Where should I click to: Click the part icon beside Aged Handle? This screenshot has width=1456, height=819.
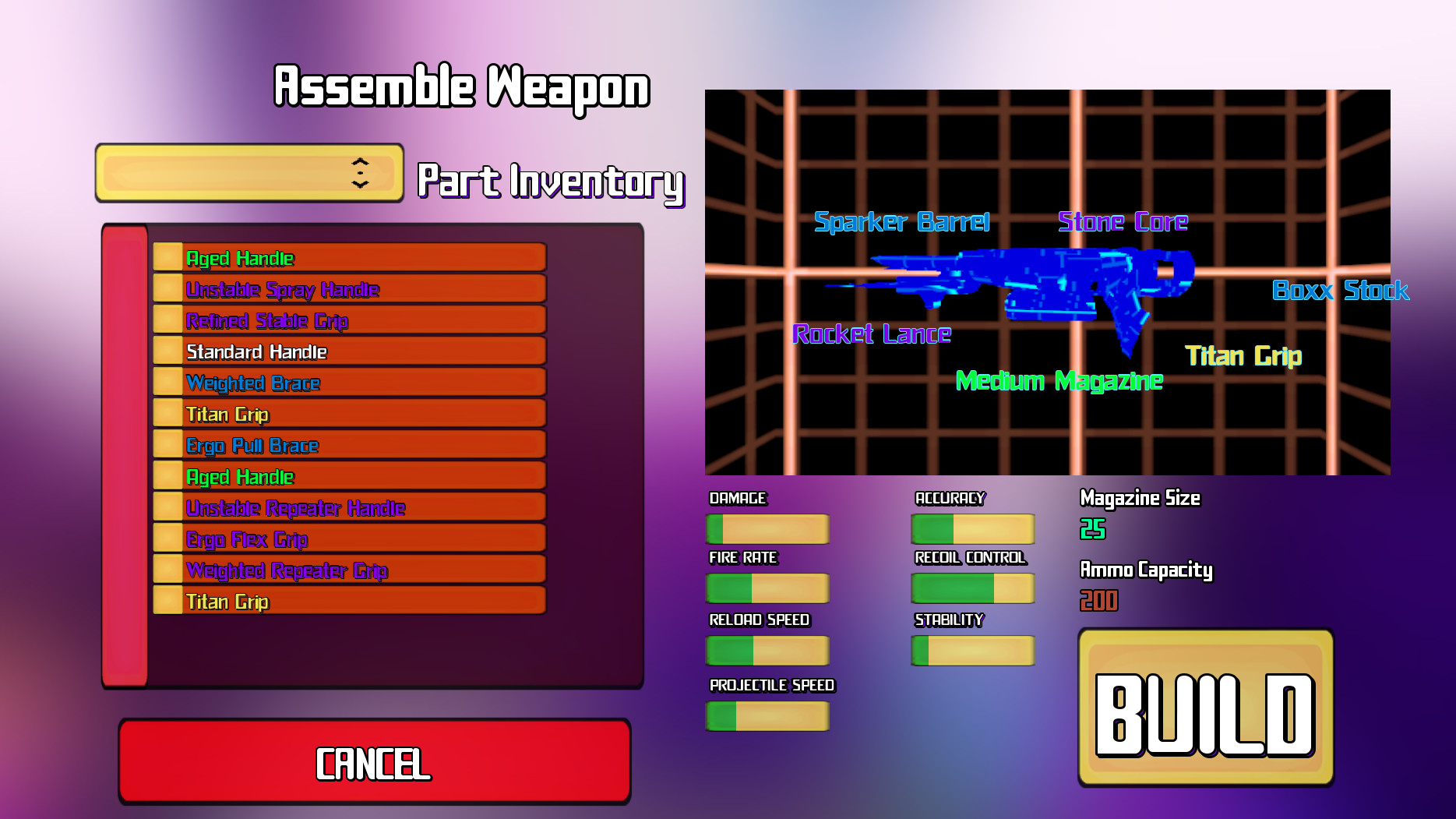pyautogui.click(x=170, y=258)
